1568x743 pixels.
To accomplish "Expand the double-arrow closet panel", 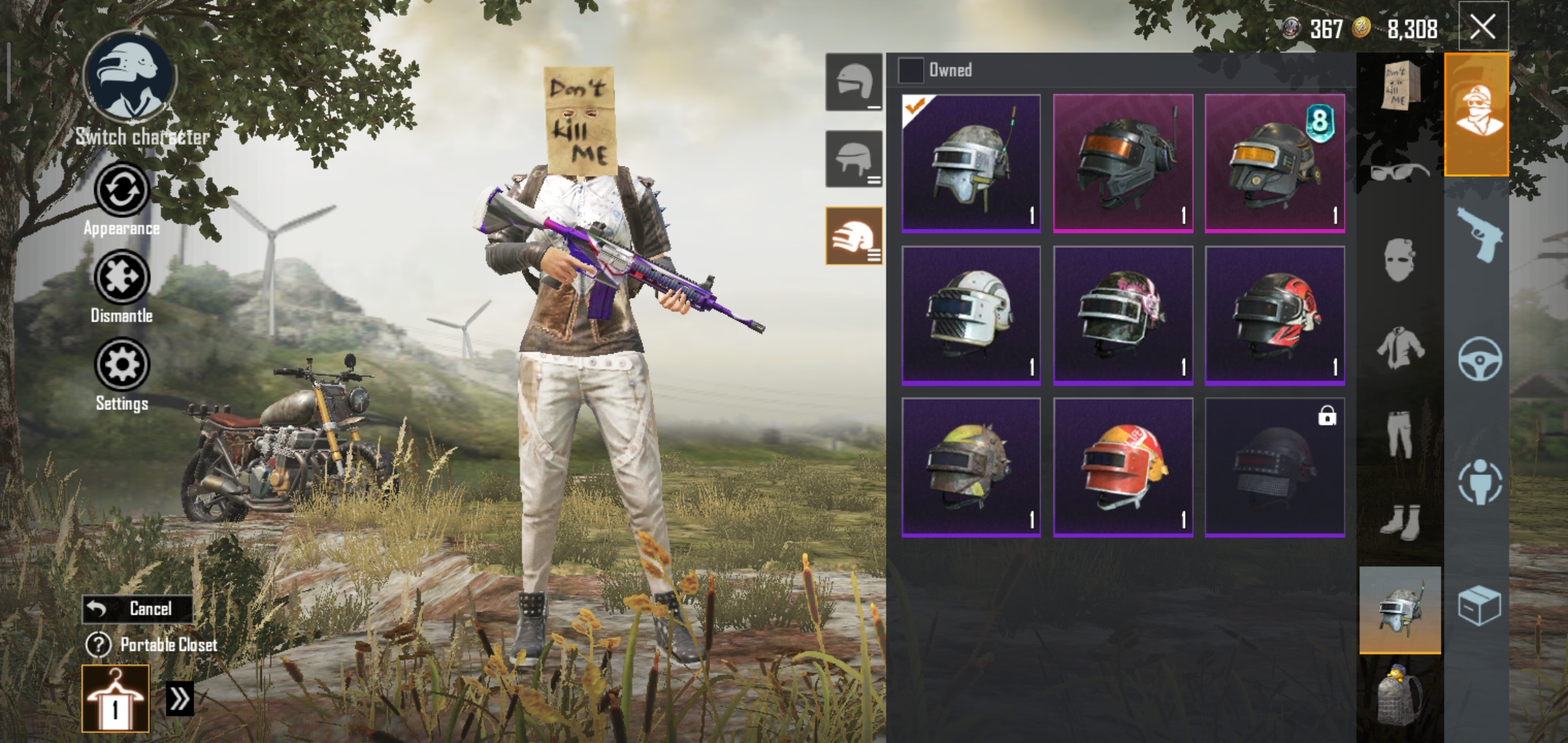I will coord(179,699).
